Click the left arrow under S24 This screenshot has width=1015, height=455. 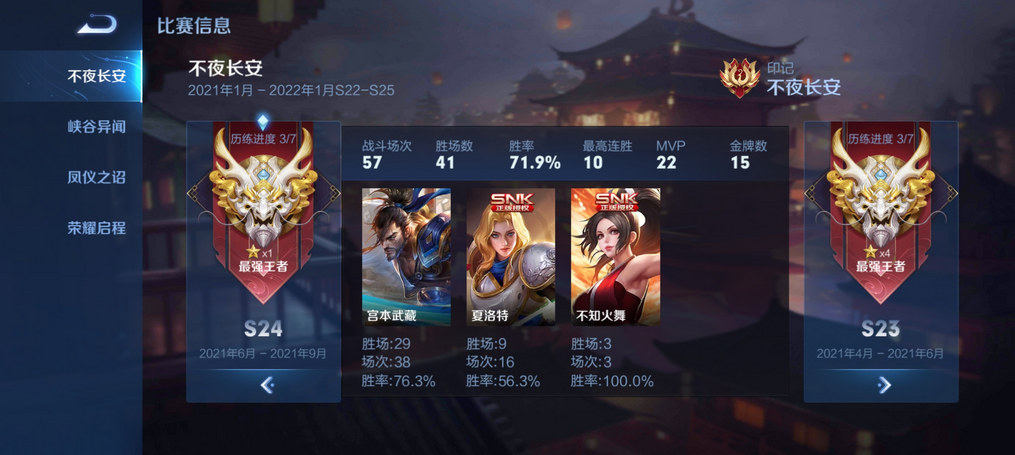(266, 384)
